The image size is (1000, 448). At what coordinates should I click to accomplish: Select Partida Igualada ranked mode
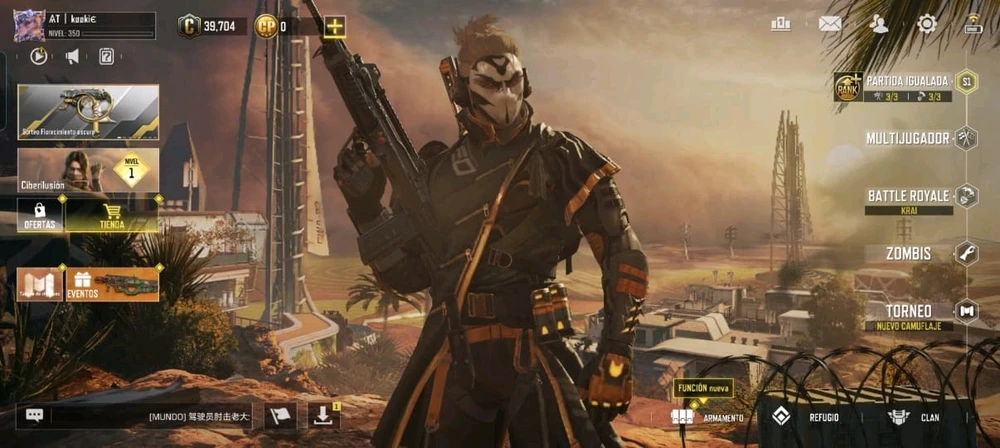(x=905, y=86)
